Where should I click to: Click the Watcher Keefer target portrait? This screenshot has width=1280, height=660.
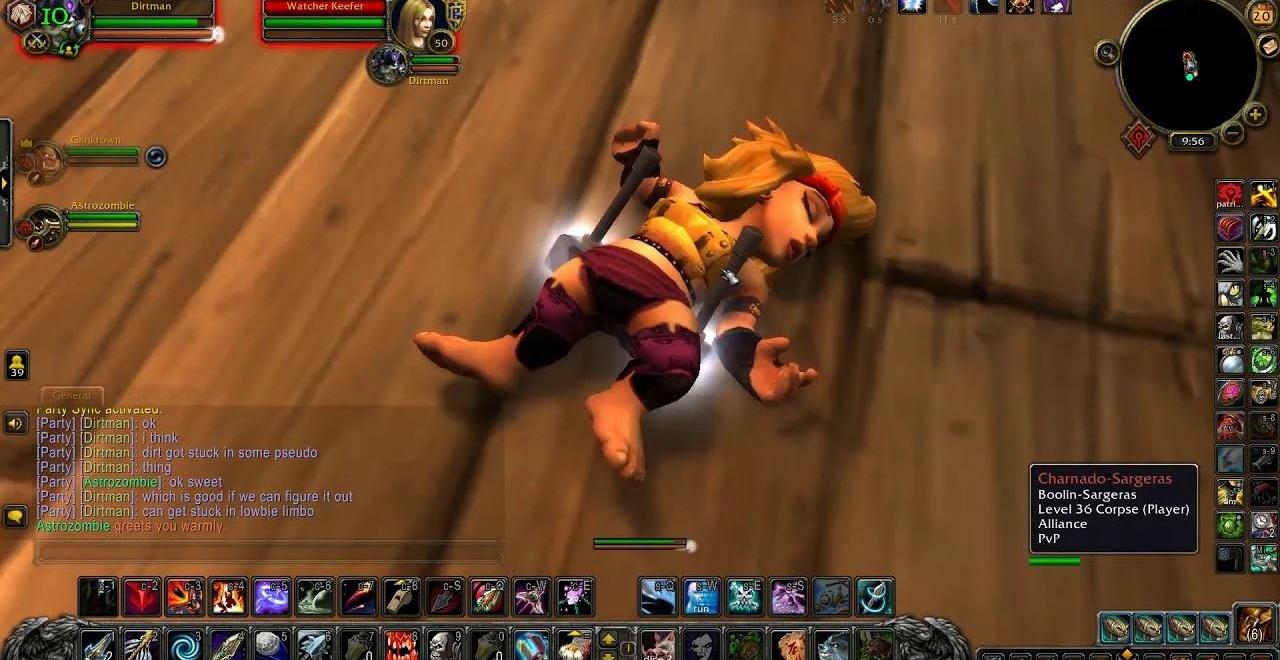tap(412, 24)
